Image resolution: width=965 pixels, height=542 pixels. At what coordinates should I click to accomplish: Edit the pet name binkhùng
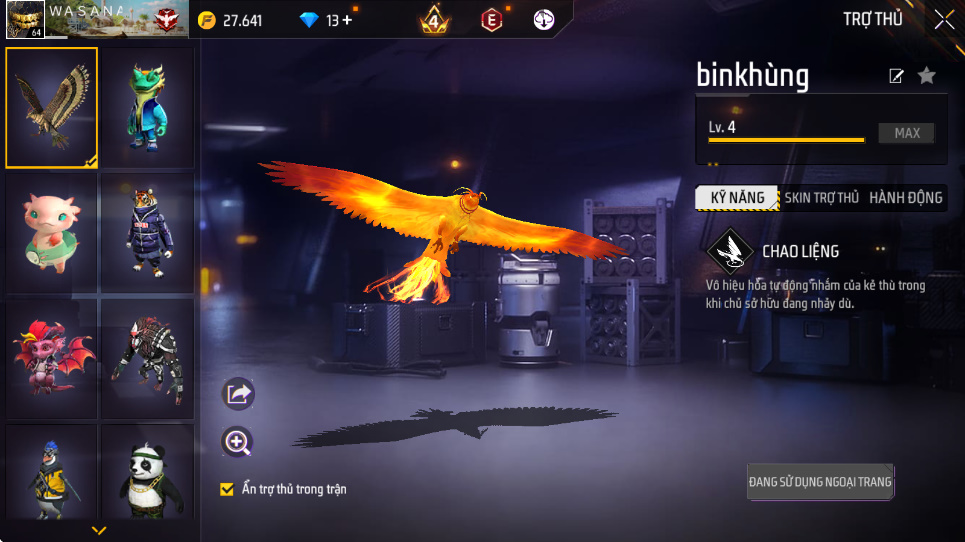(x=896, y=76)
